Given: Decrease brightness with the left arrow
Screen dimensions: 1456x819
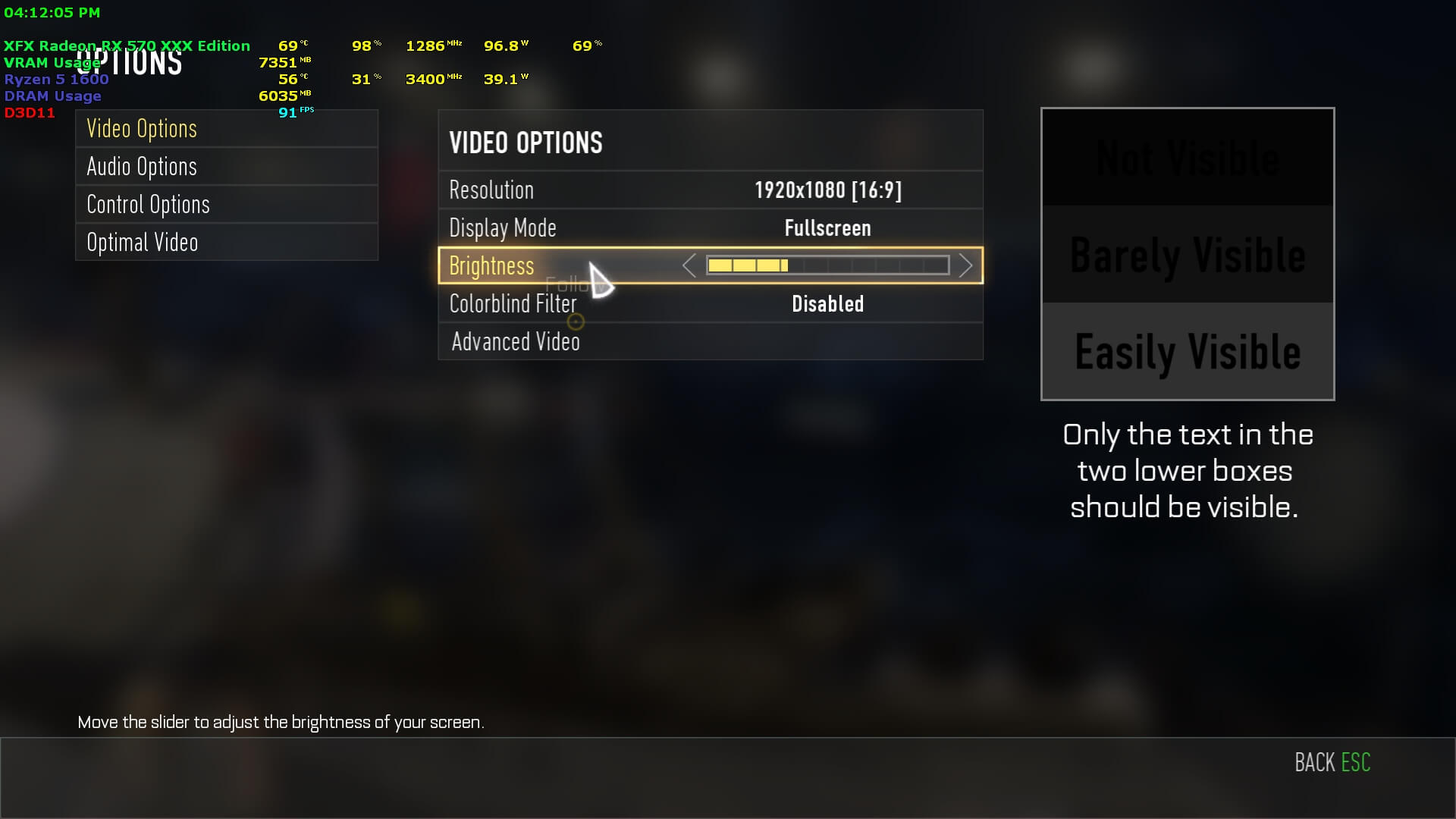Looking at the screenshot, I should tap(689, 265).
